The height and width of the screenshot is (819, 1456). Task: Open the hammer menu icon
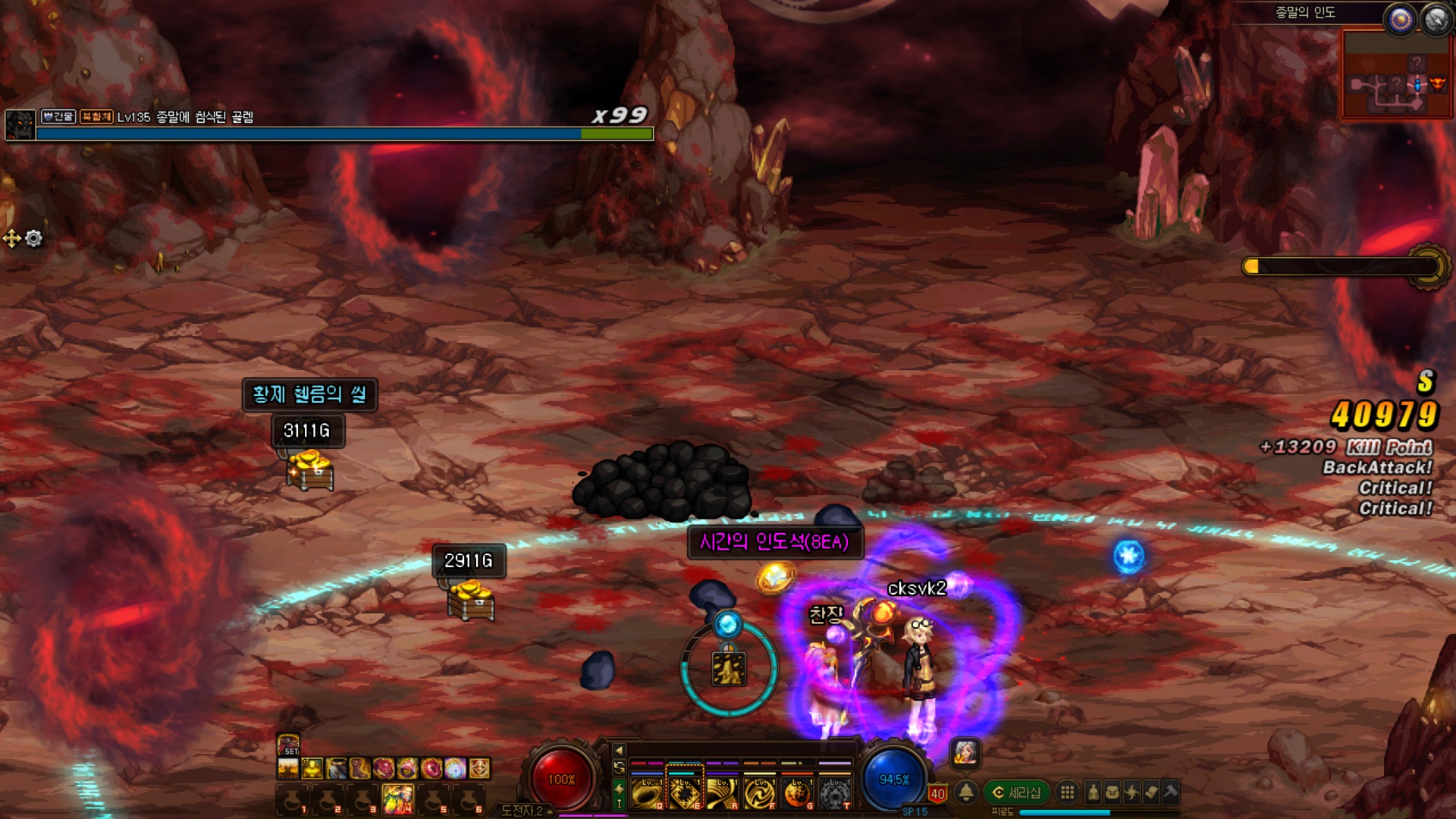click(1170, 792)
